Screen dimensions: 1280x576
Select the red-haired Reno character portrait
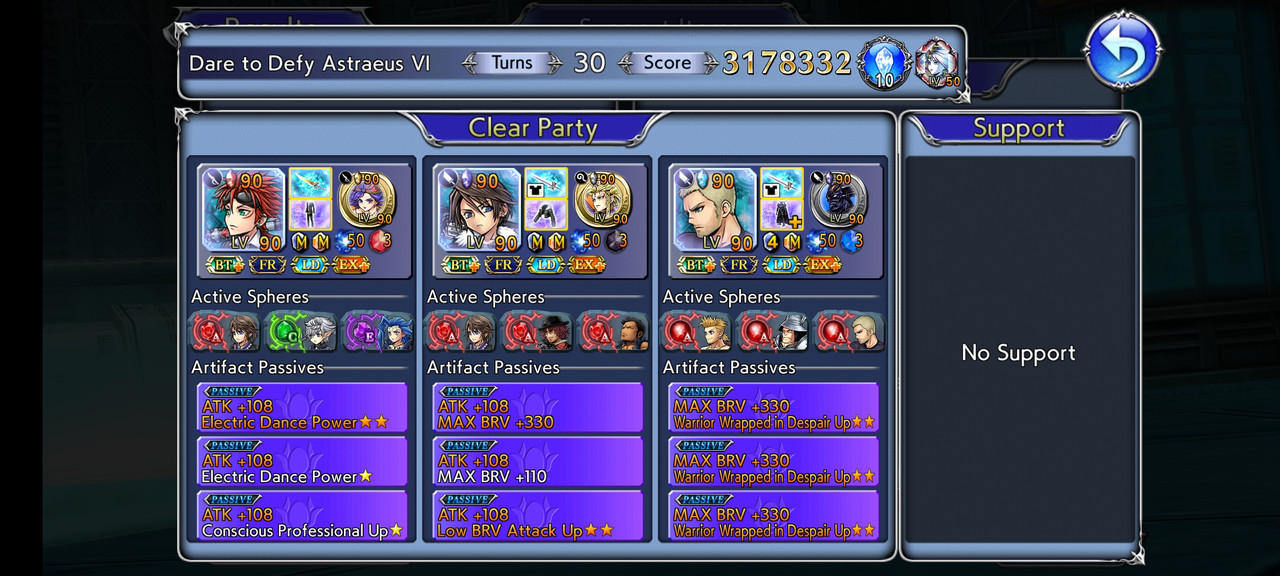[243, 210]
